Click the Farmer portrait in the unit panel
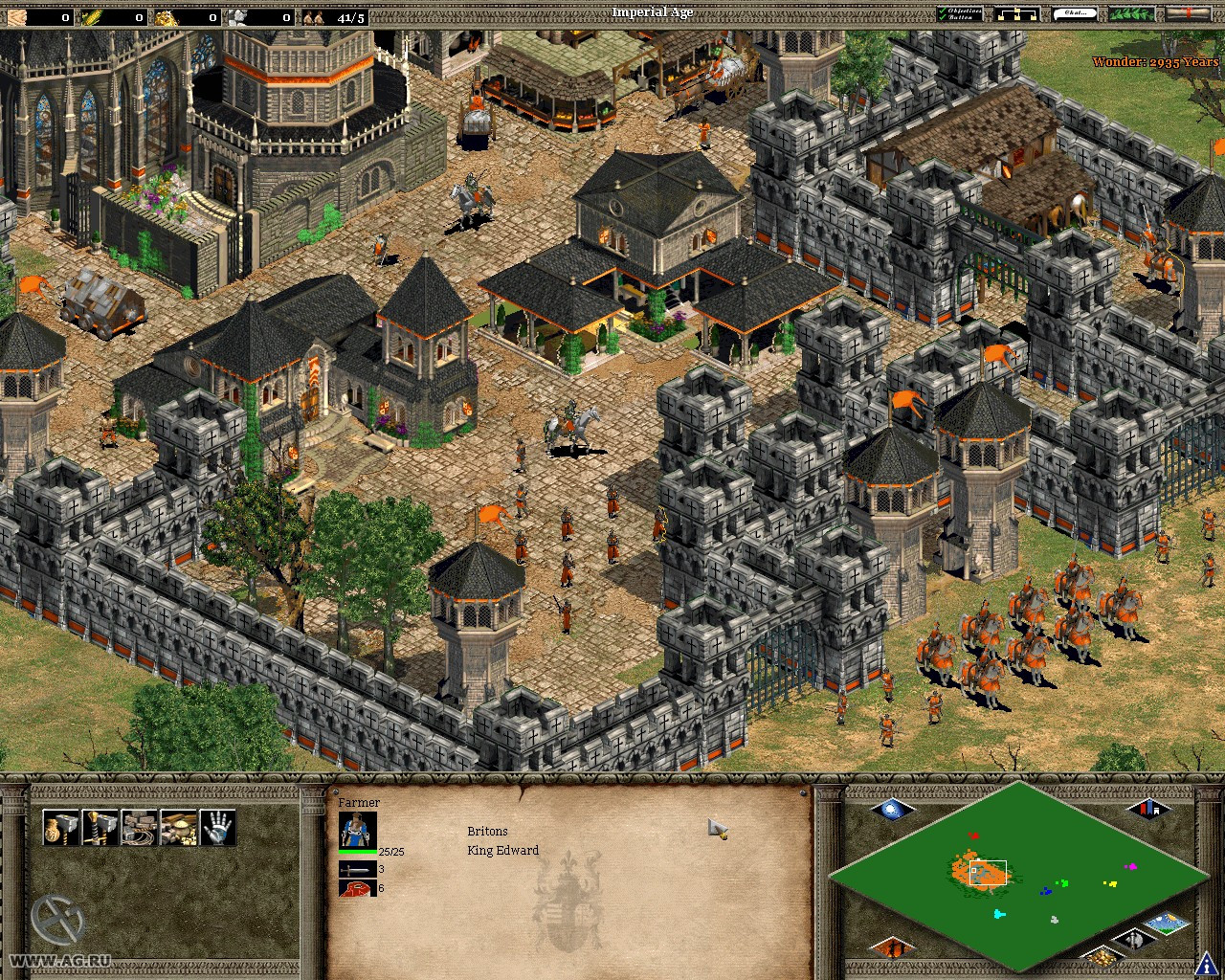The image size is (1225, 980). (357, 828)
